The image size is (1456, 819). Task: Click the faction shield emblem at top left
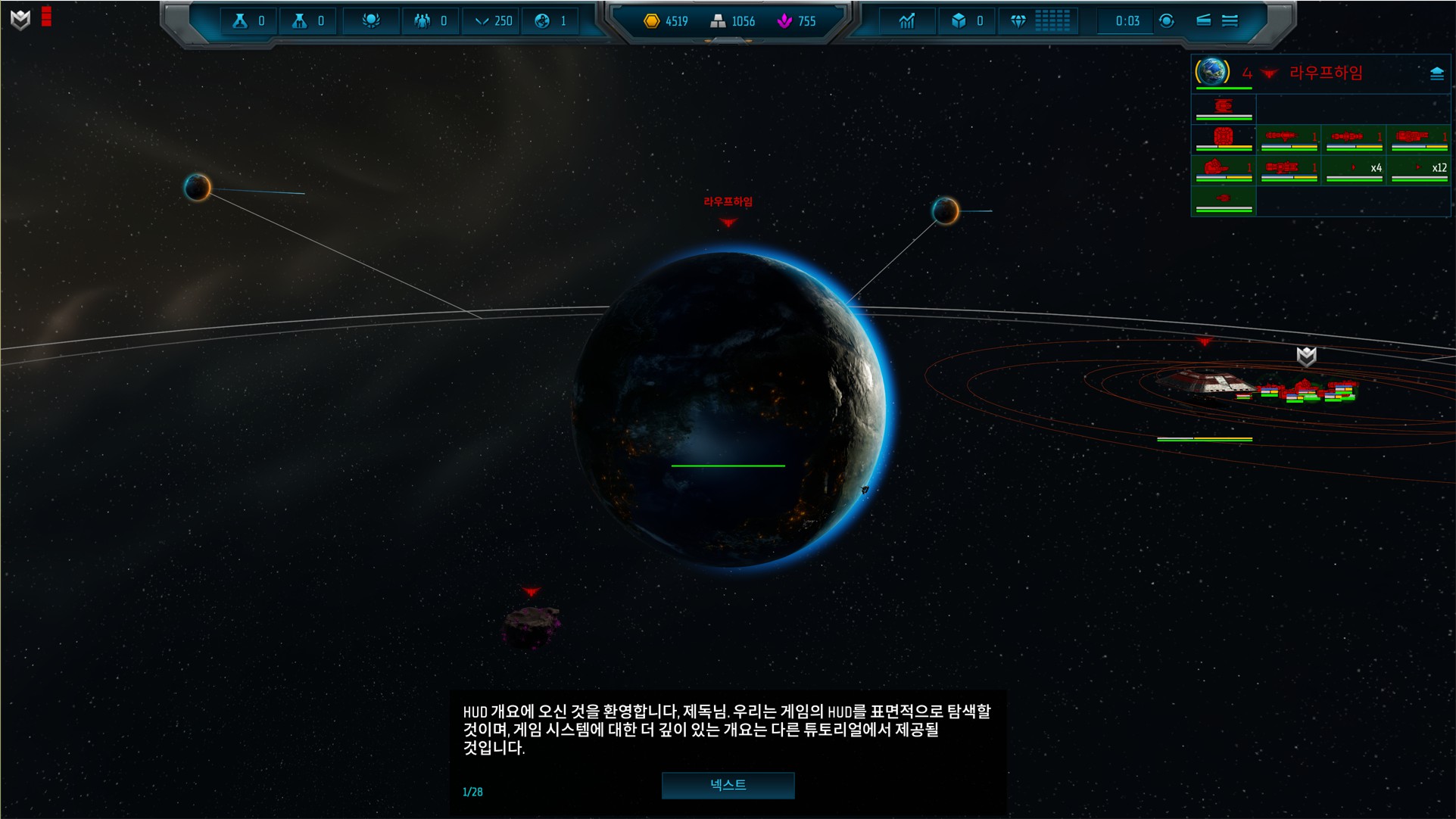tap(20, 20)
